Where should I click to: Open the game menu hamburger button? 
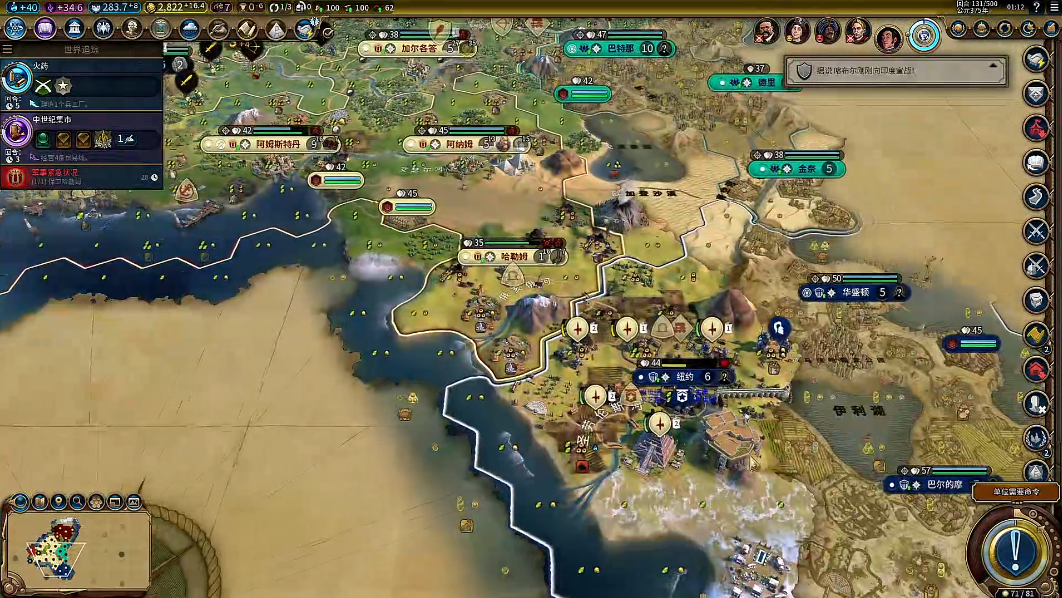point(1048,7)
